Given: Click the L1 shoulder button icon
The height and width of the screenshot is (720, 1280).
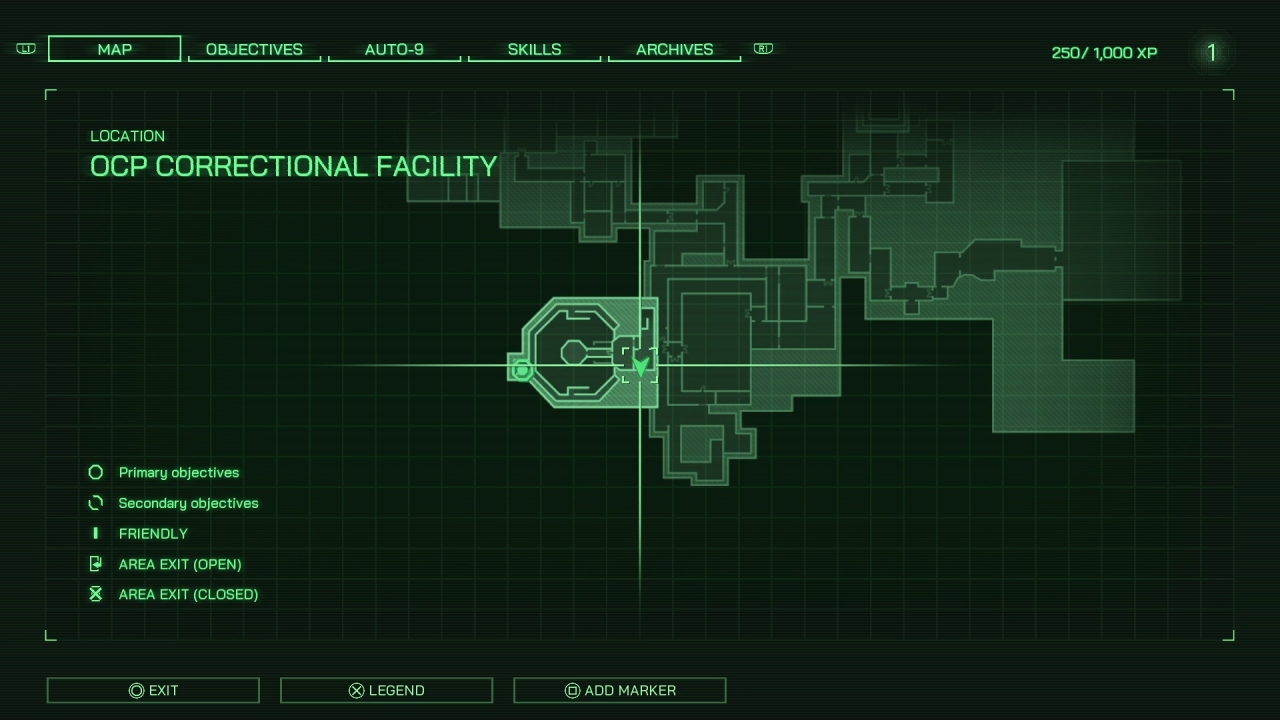Looking at the screenshot, I should pos(25,48).
